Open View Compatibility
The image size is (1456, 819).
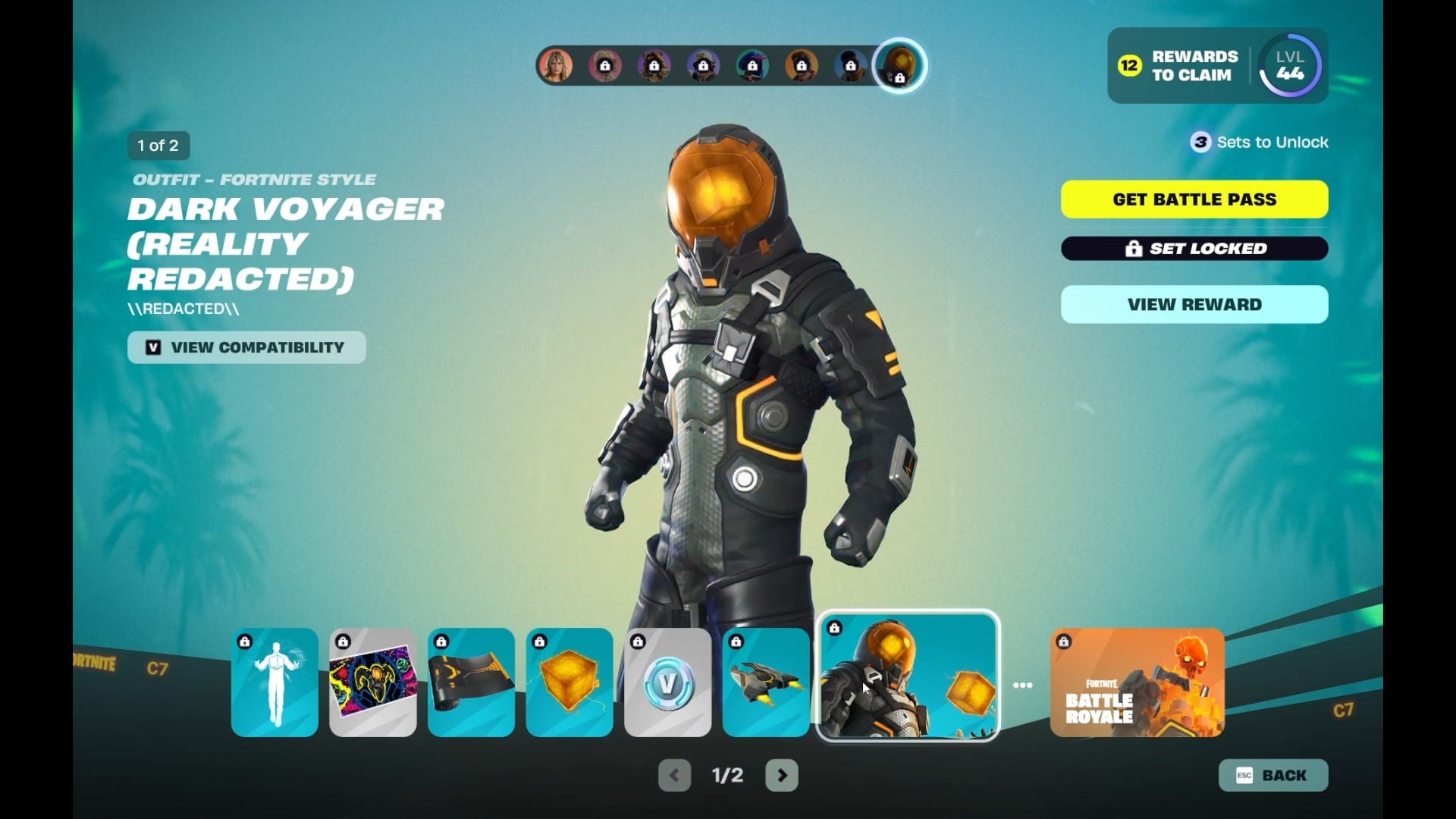[x=246, y=347]
